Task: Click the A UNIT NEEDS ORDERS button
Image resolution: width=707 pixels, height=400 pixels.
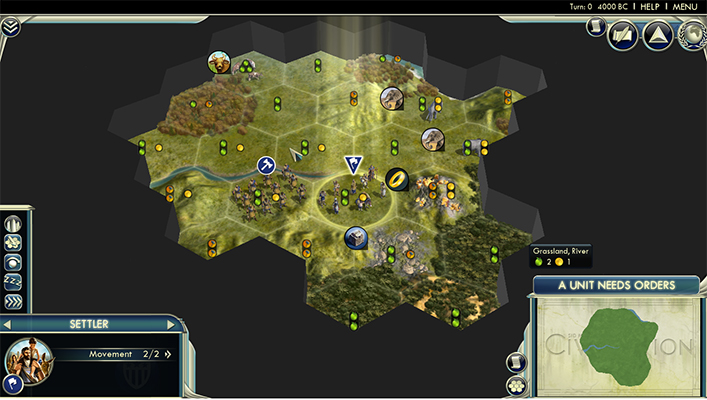Action: [616, 285]
